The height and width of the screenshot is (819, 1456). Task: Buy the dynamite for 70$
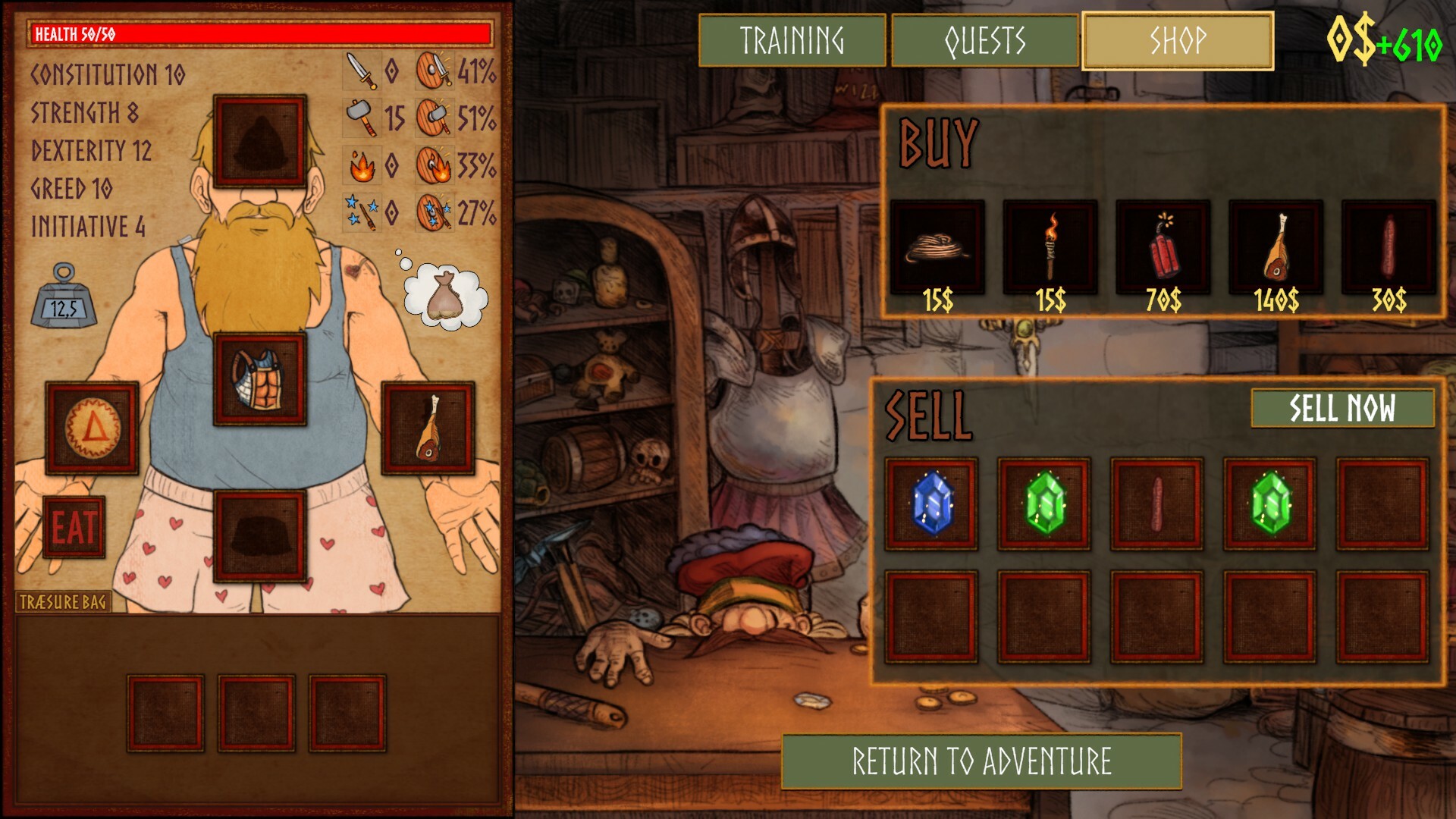(1163, 246)
